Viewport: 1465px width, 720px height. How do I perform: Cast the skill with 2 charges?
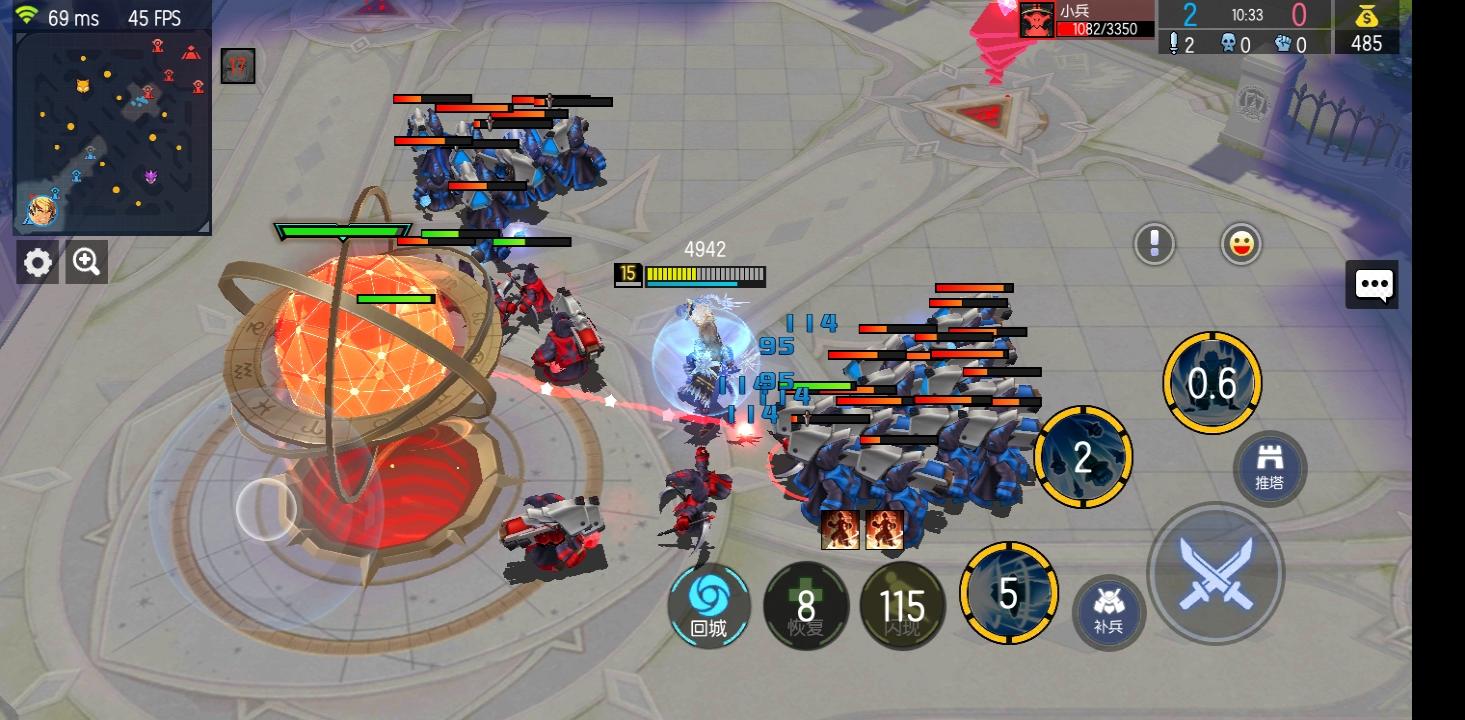(1086, 458)
